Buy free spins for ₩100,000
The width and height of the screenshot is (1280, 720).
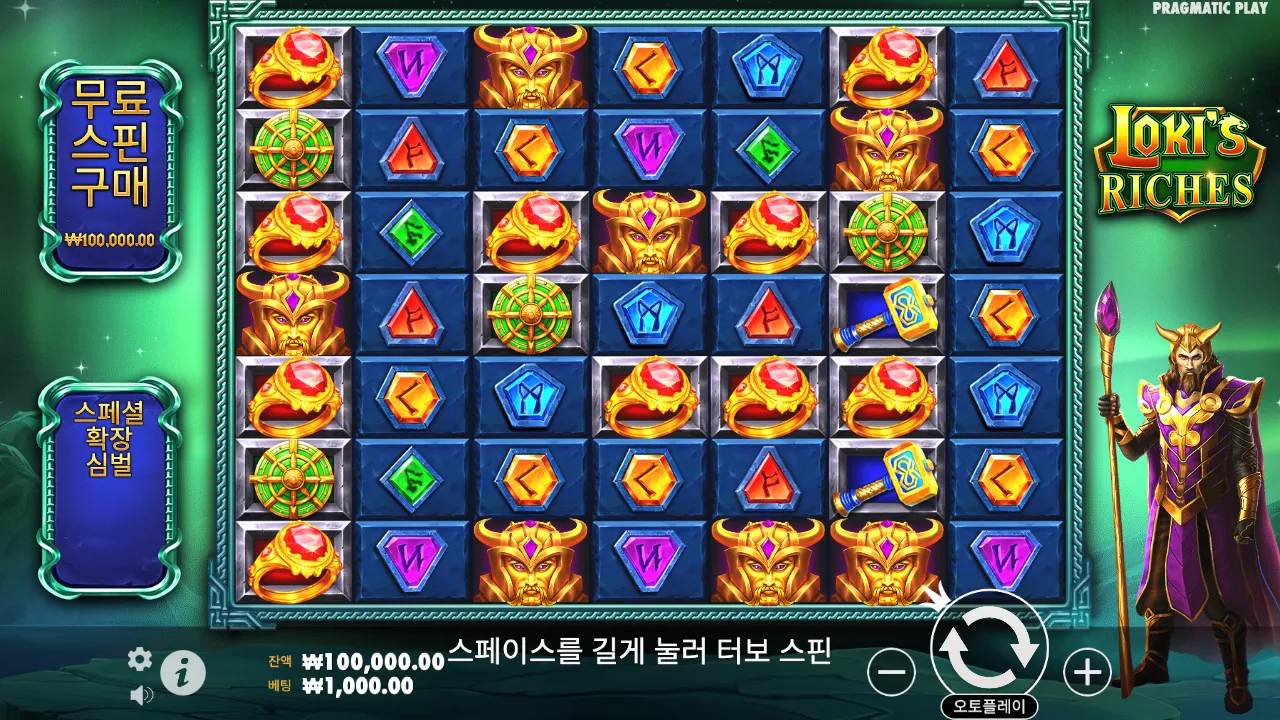pos(109,150)
